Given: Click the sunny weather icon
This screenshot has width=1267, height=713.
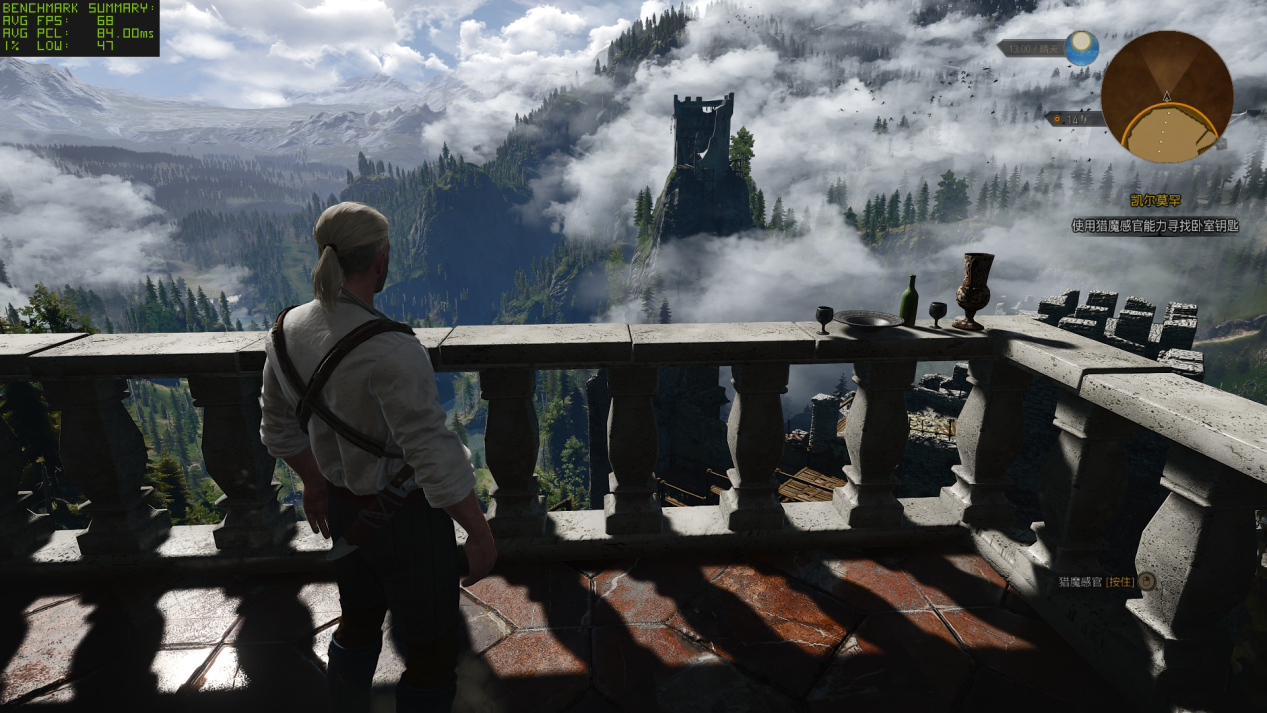Looking at the screenshot, I should click(x=1081, y=47).
